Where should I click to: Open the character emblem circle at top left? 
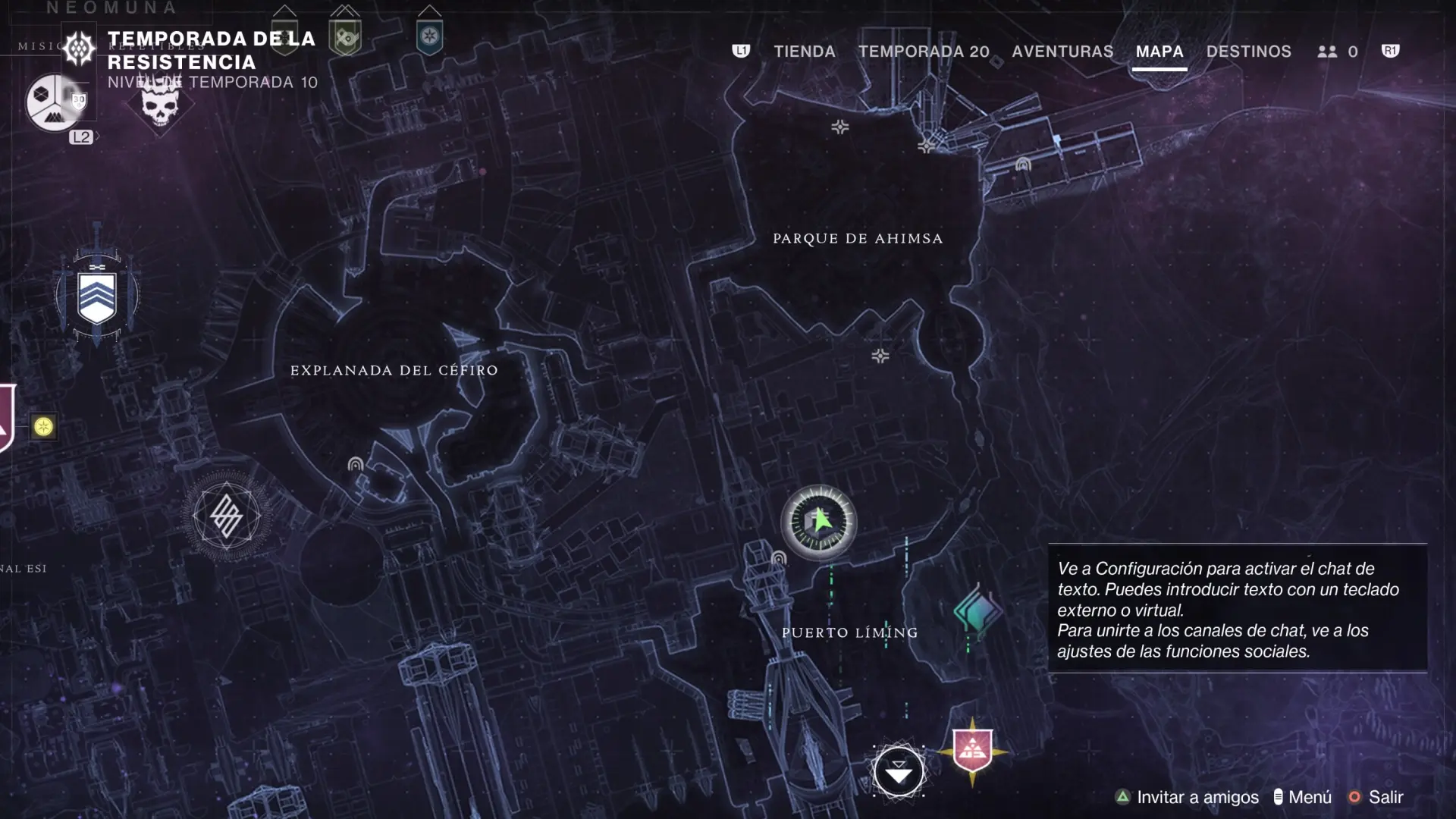point(53,101)
